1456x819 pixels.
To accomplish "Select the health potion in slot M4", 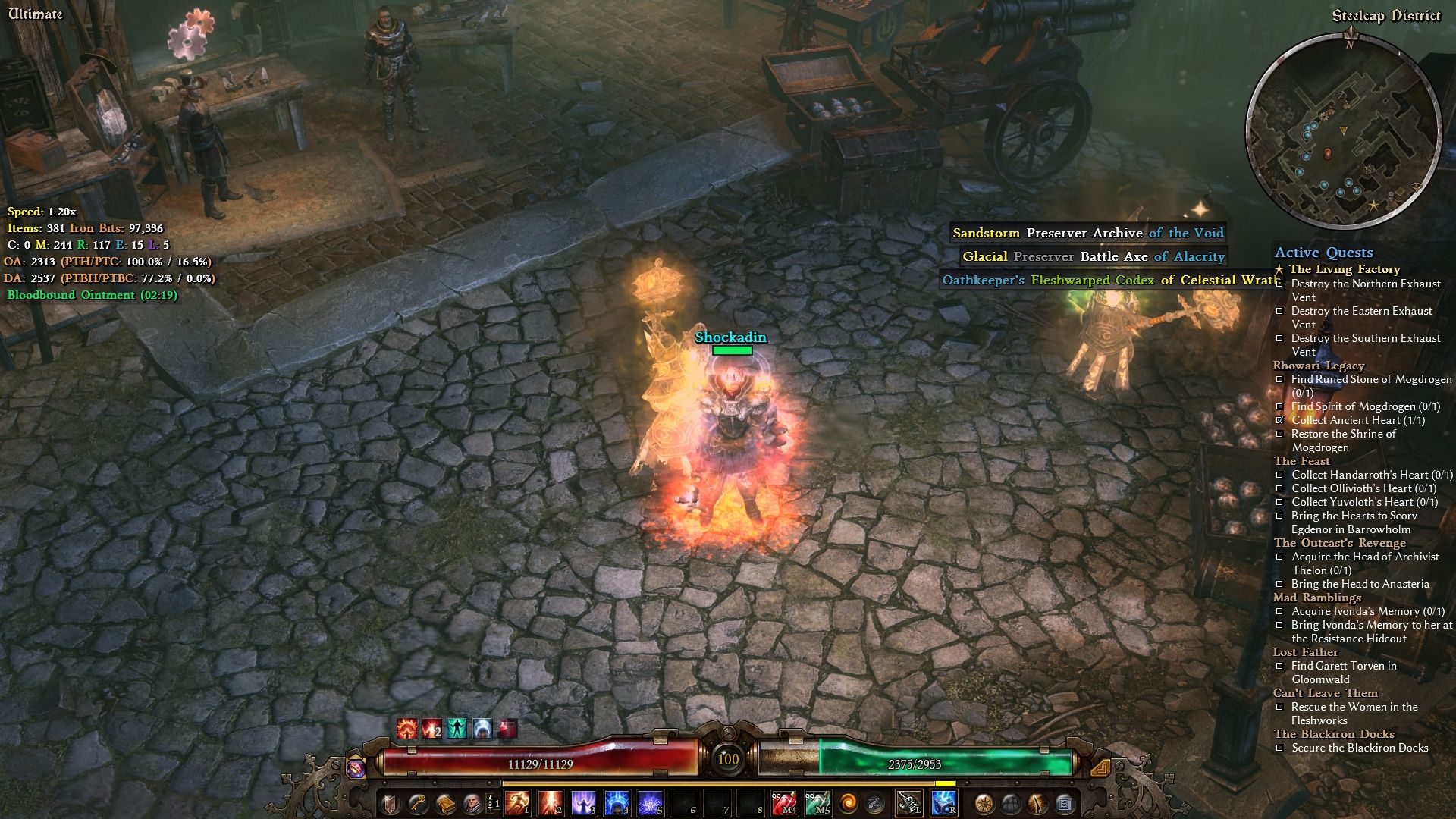I will click(784, 802).
